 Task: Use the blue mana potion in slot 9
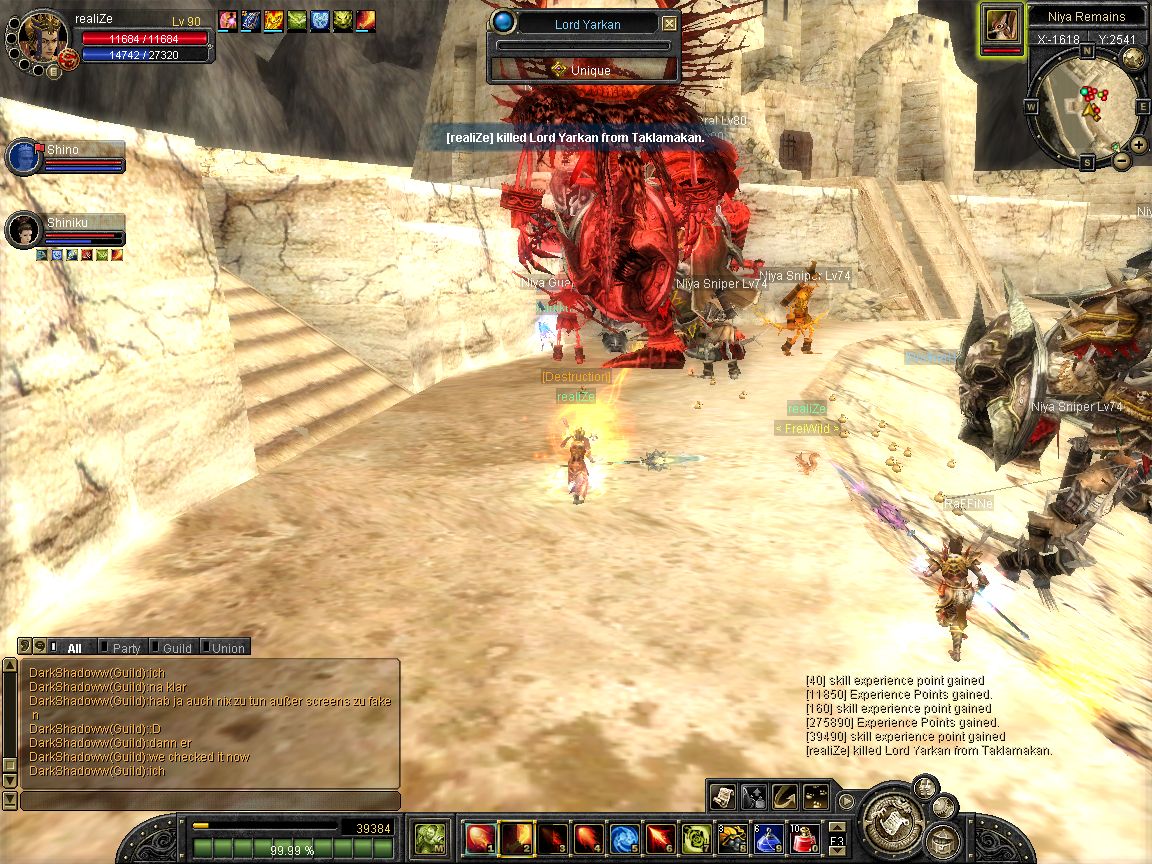pyautogui.click(x=768, y=837)
